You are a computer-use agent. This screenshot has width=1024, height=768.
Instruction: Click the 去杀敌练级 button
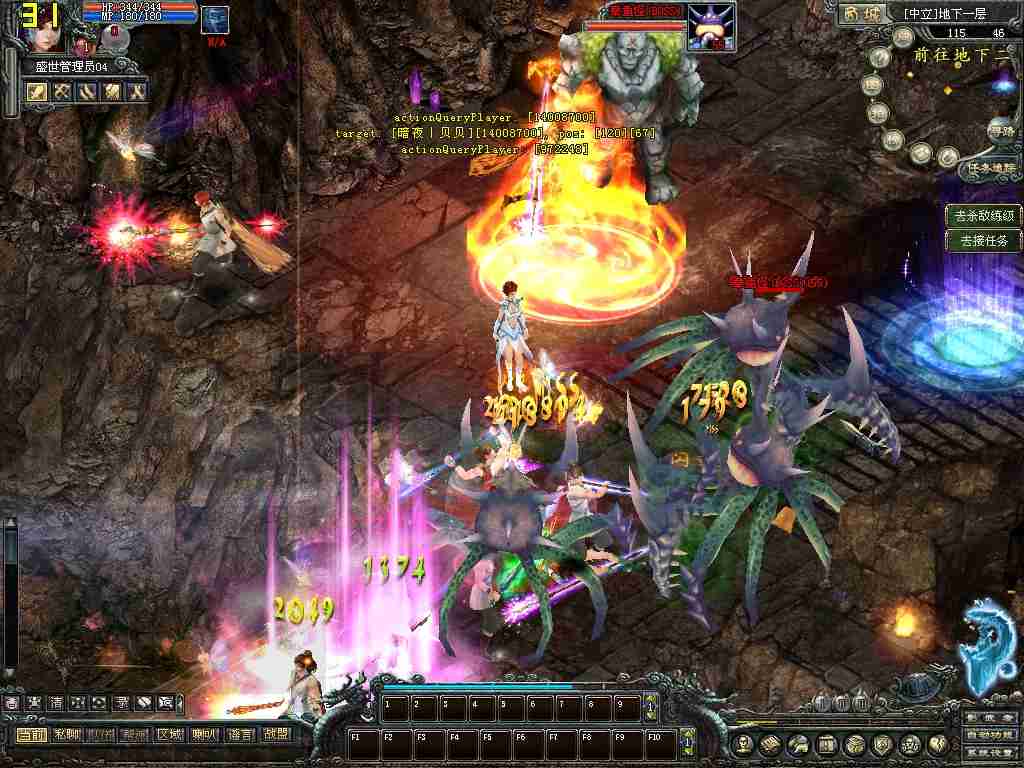coord(984,215)
